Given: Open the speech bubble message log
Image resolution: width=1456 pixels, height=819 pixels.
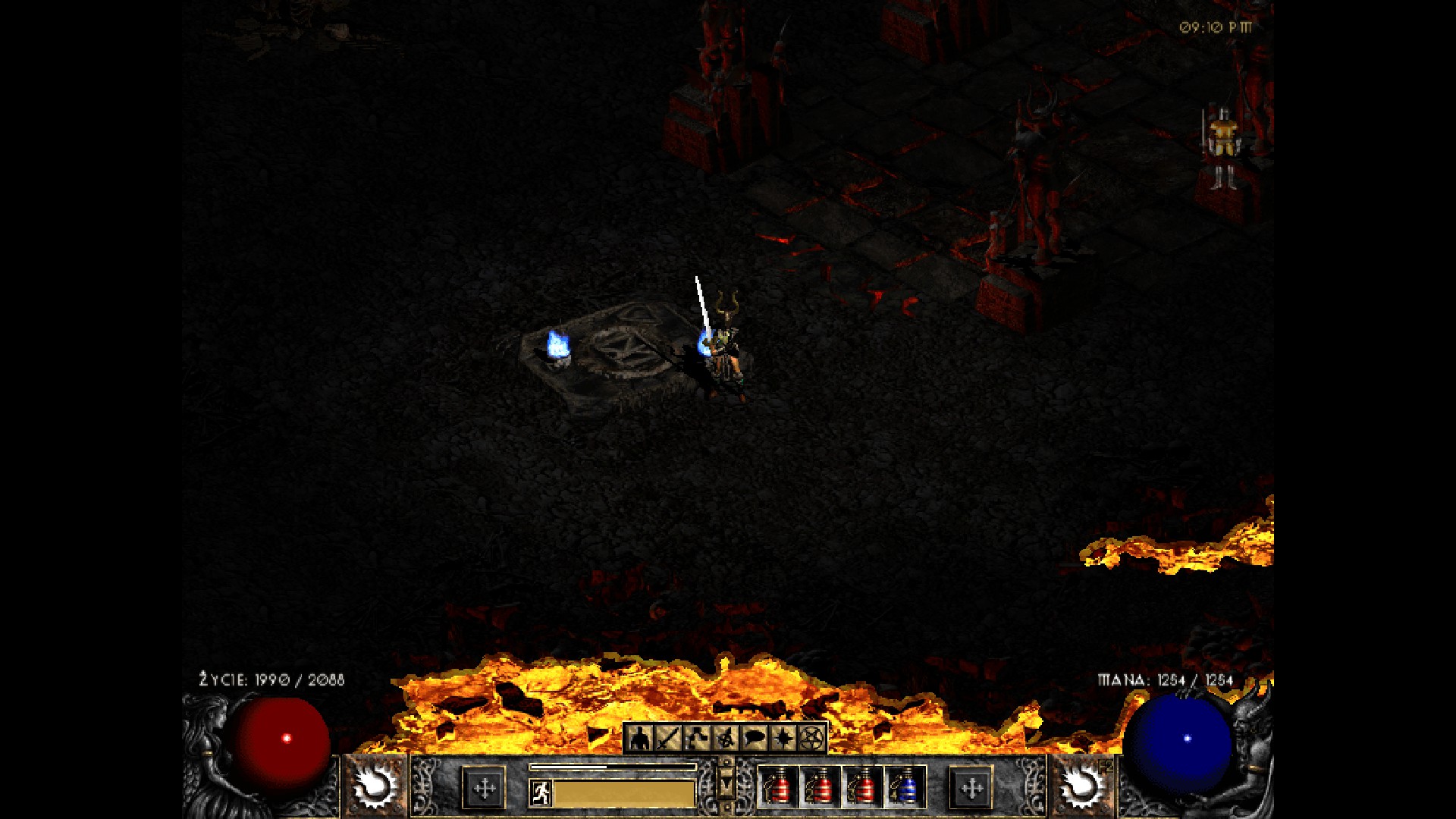Looking at the screenshot, I should pos(755,737).
